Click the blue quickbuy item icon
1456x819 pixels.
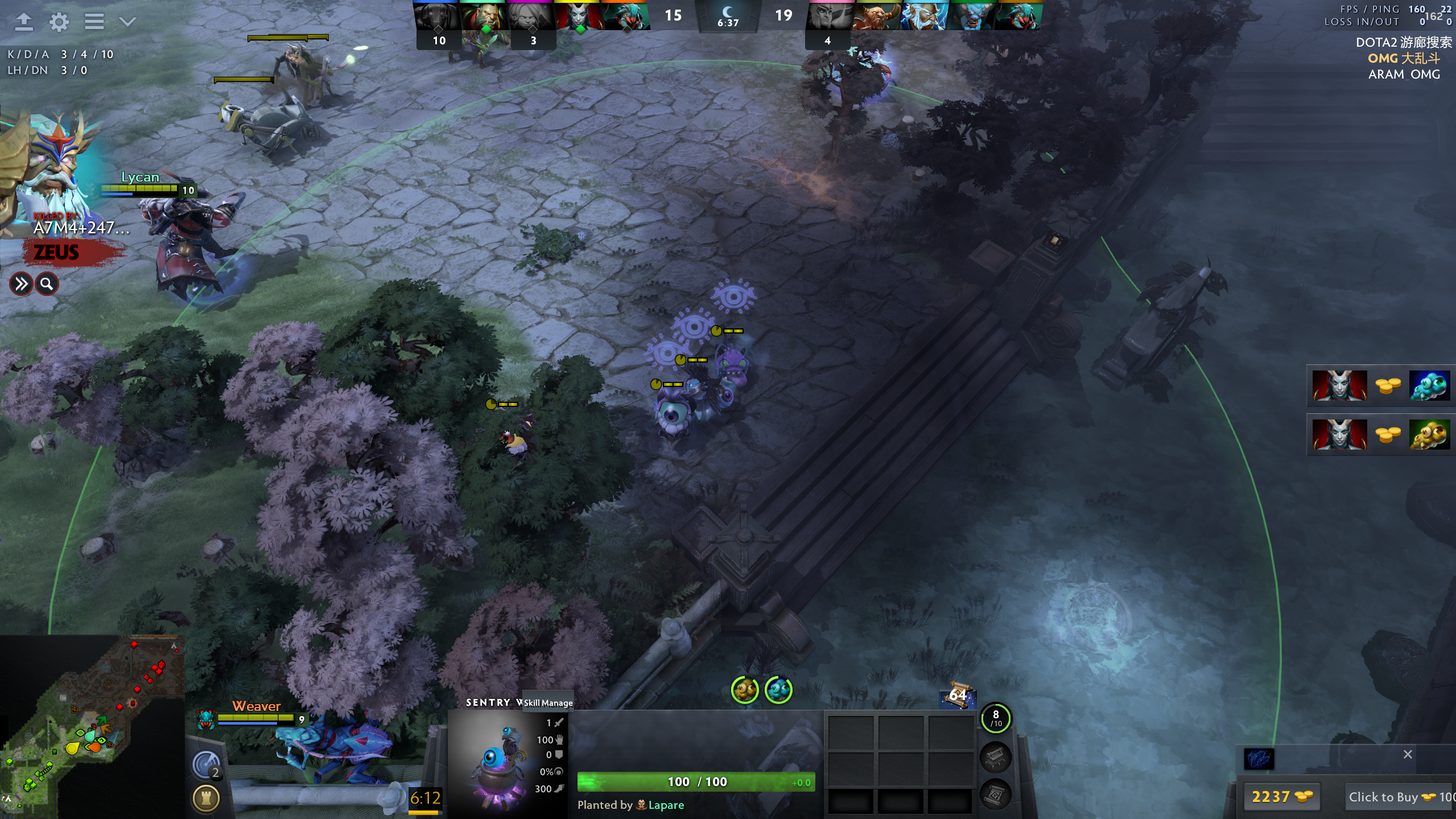1259,759
